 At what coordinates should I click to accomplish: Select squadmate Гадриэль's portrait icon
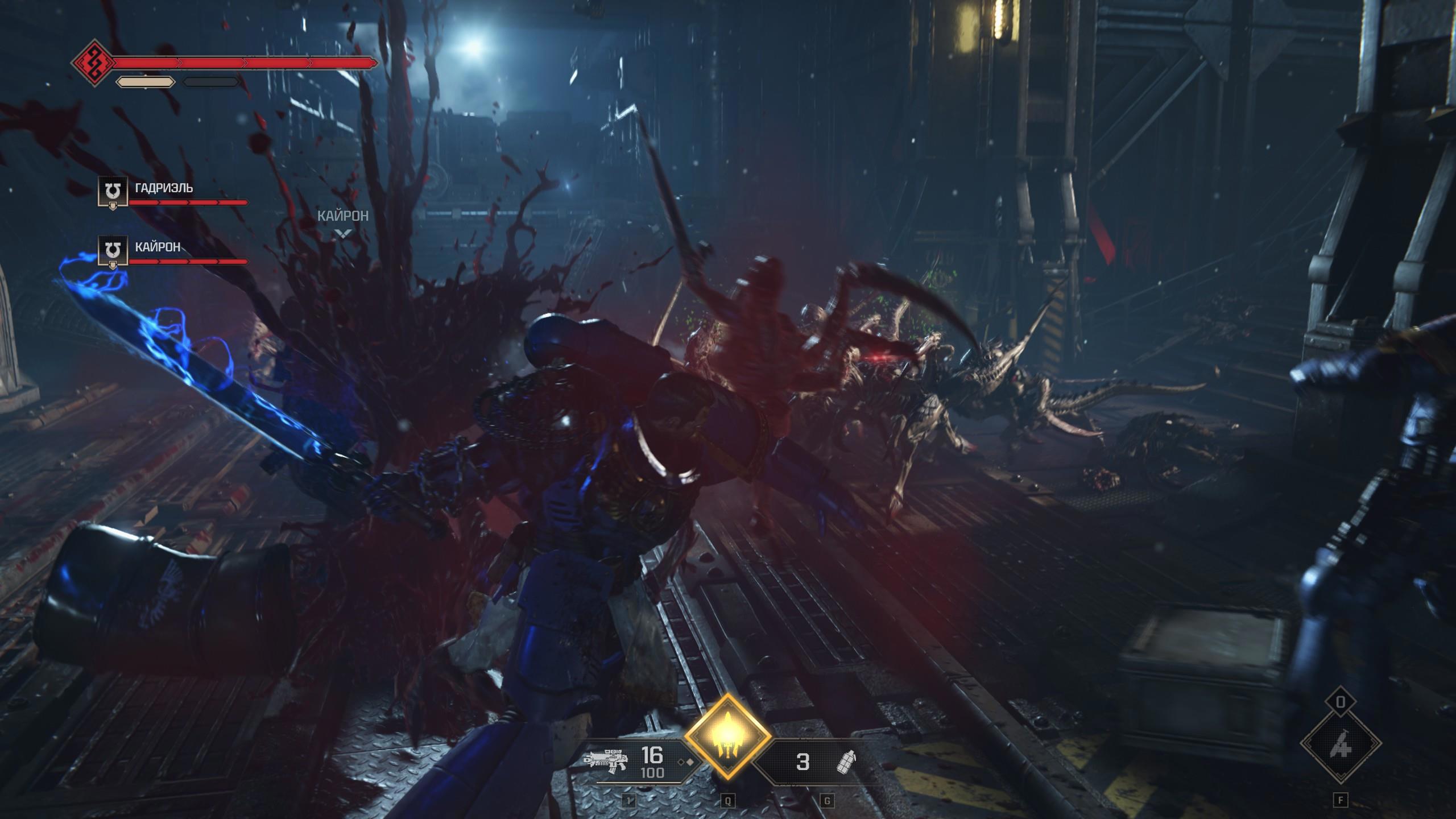coord(113,191)
